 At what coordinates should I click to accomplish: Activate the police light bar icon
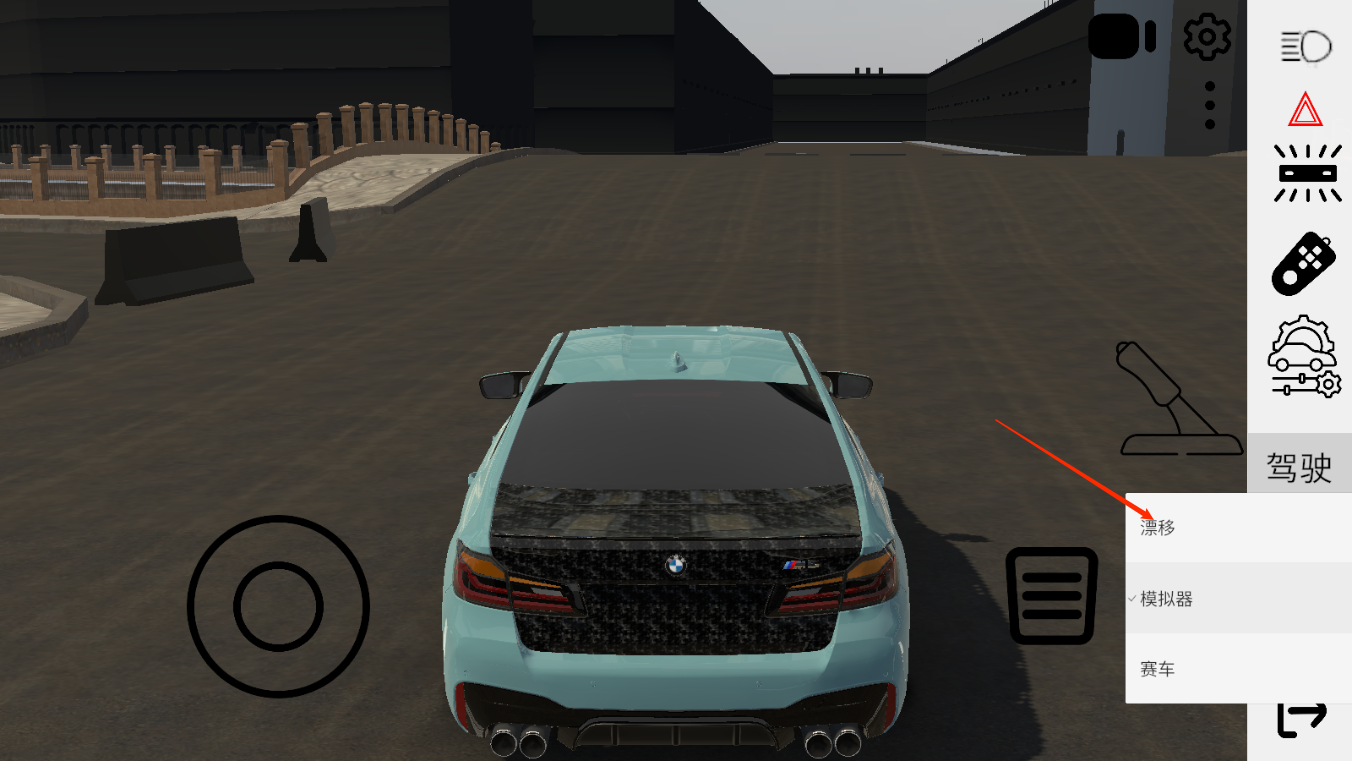pos(1306,172)
